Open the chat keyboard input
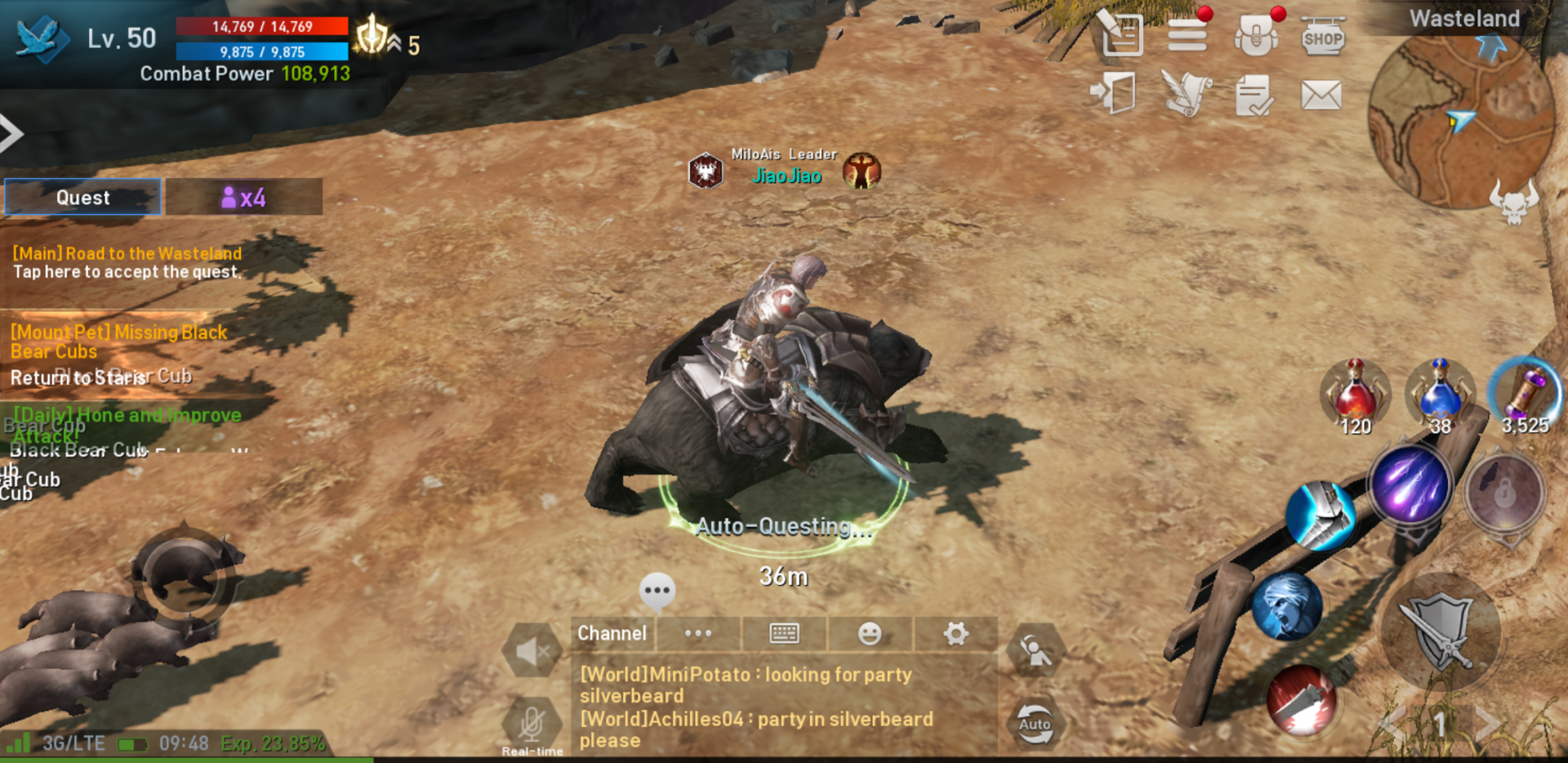Screen dimensions: 1568x763 pyautogui.click(x=784, y=633)
